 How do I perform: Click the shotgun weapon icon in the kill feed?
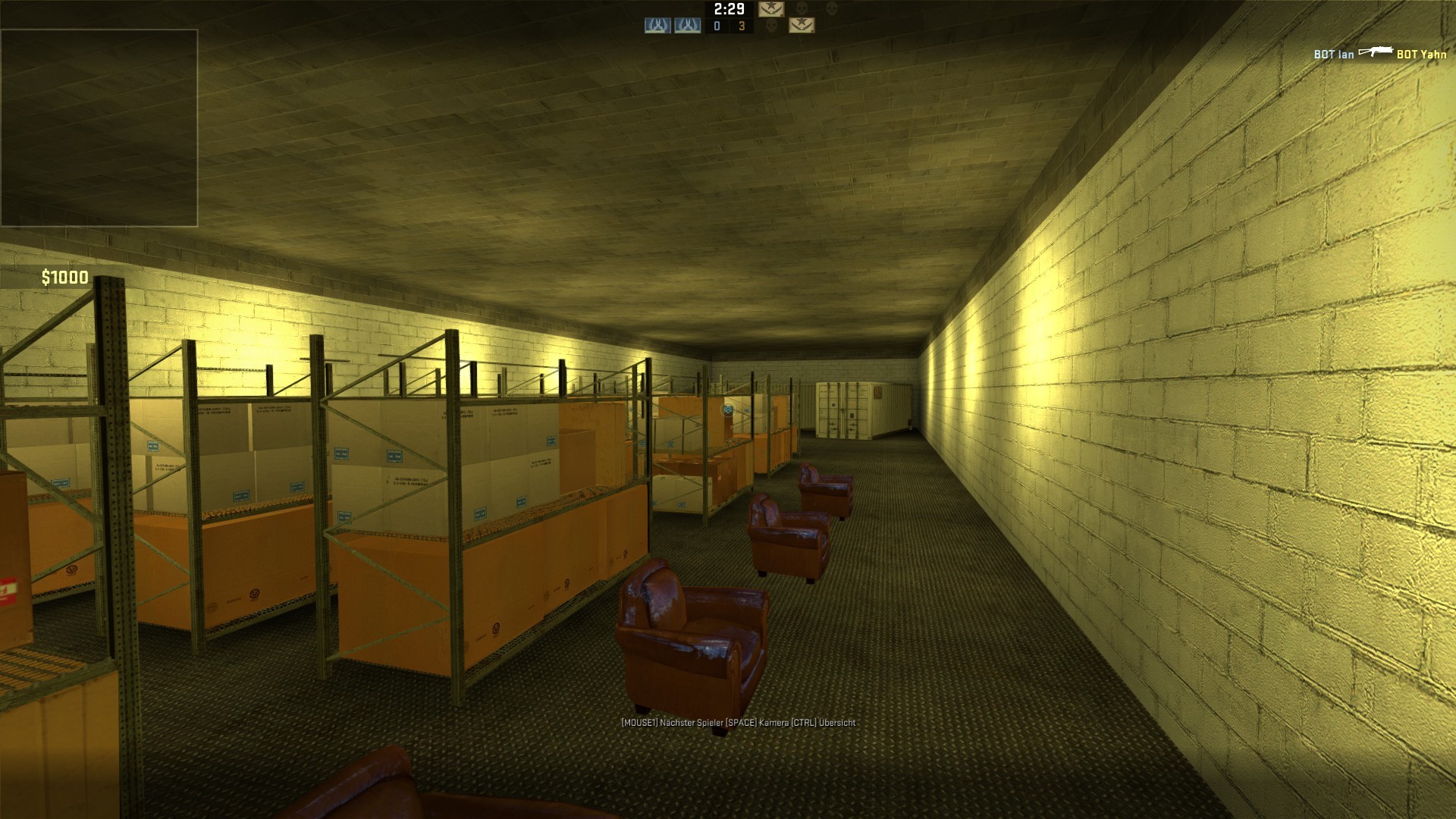click(1375, 52)
